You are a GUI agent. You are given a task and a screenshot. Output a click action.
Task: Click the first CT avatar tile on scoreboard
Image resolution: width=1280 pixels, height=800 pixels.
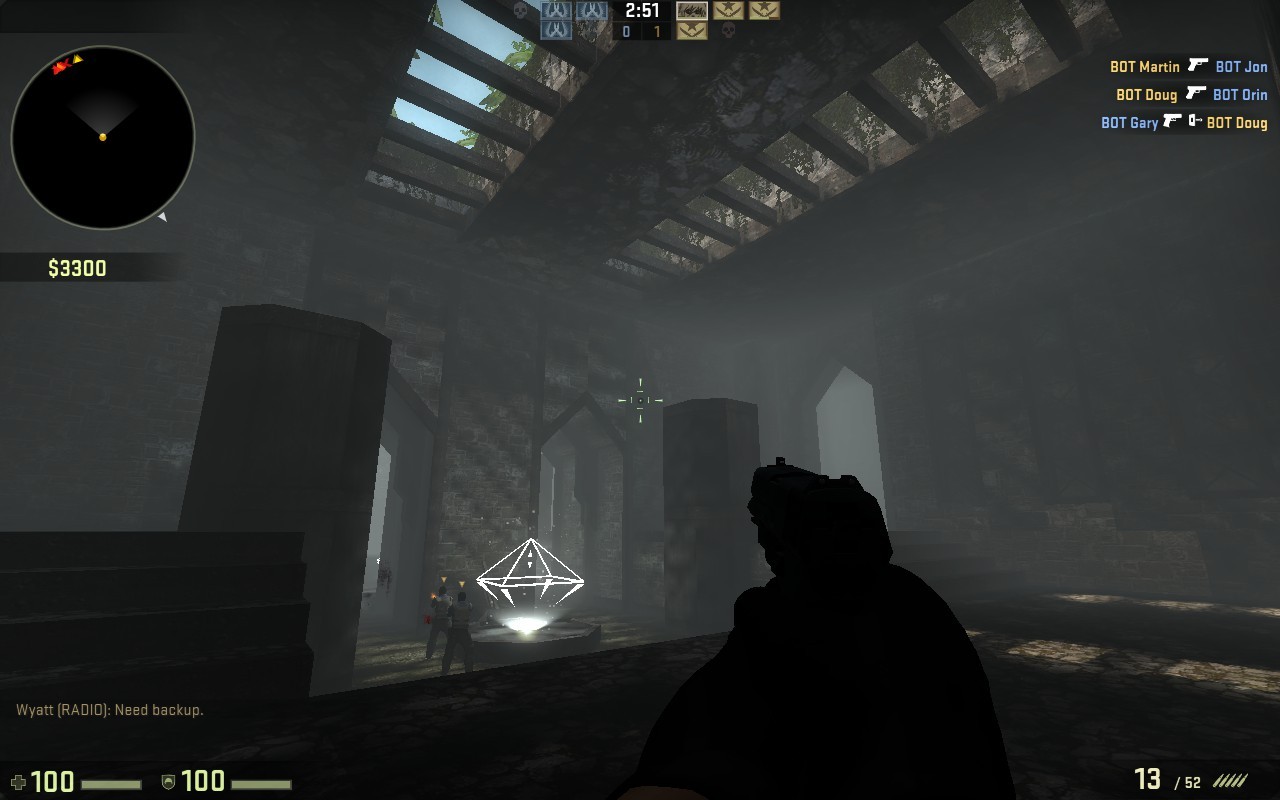tap(555, 10)
